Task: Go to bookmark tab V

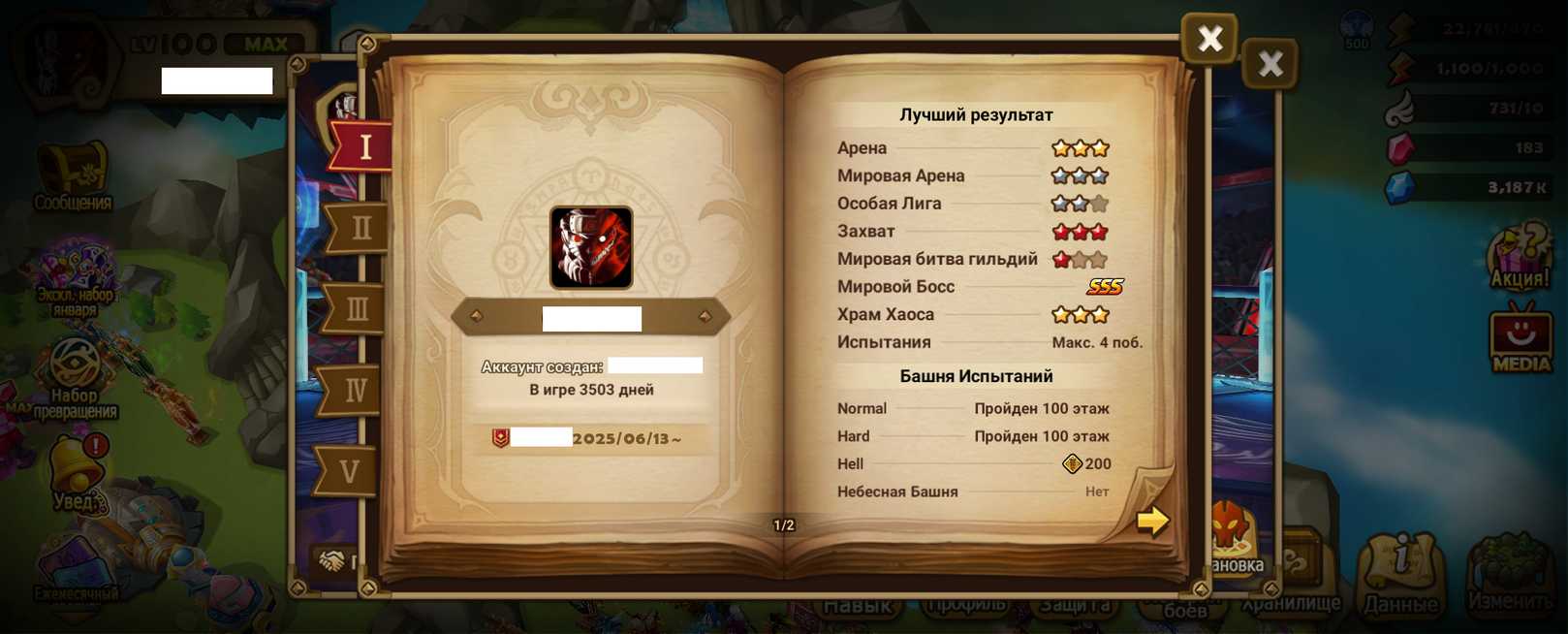Action: pos(349,471)
